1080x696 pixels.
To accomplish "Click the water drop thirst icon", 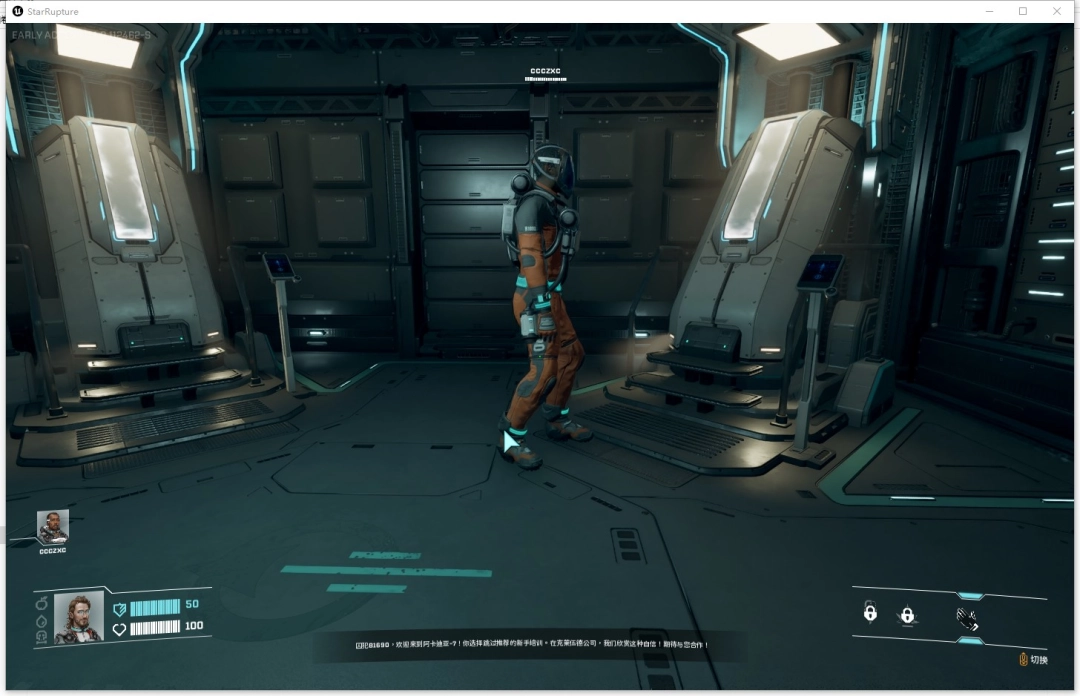I will (x=42, y=620).
